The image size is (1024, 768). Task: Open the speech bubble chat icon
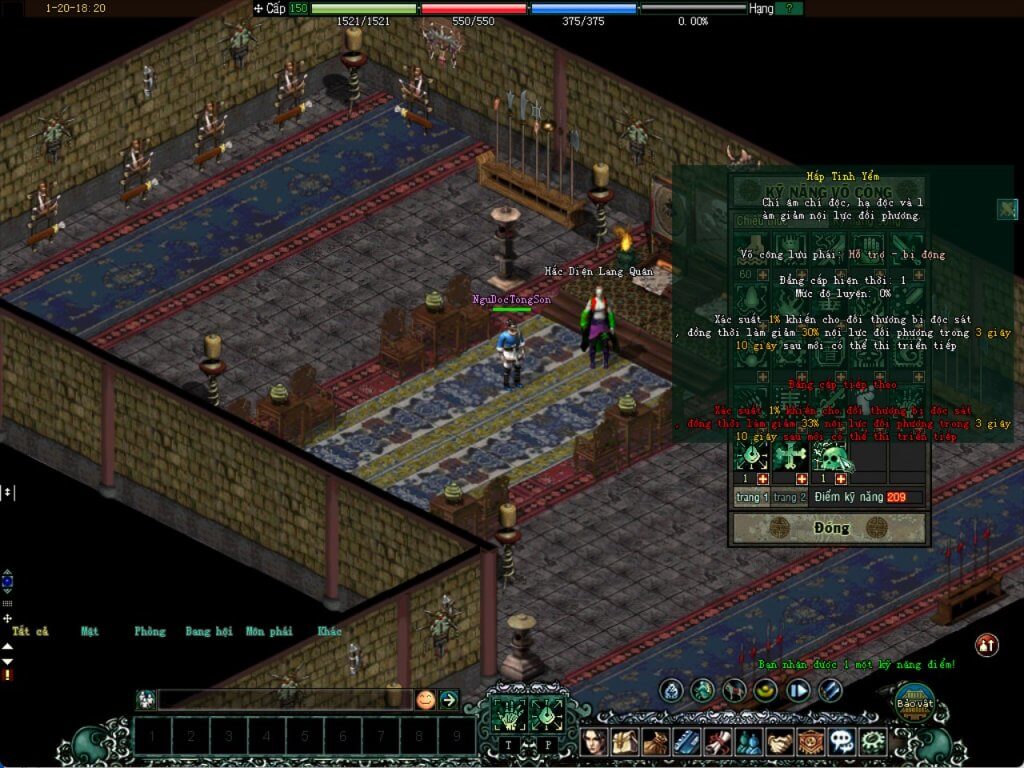click(x=842, y=742)
